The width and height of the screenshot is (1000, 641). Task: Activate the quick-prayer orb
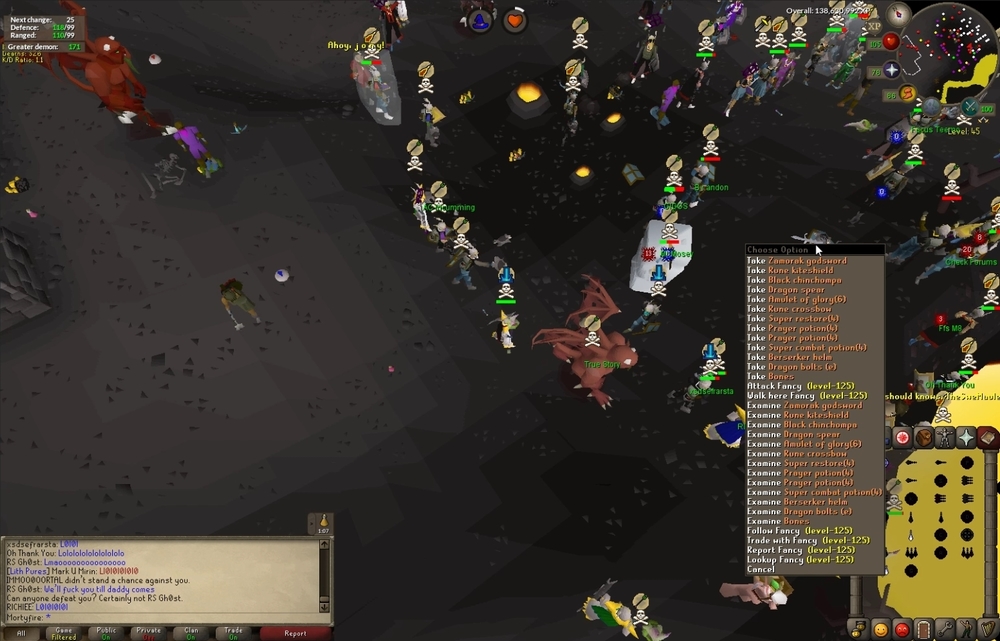tap(891, 70)
